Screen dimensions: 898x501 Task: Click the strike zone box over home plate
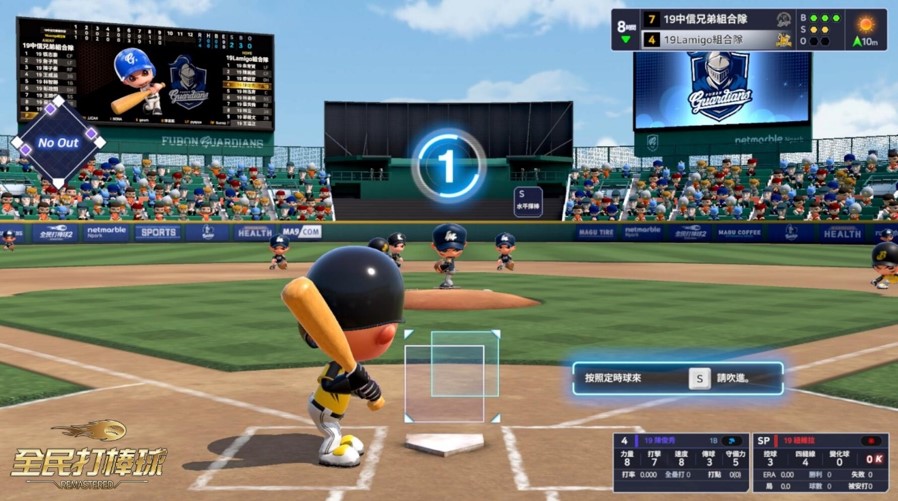coord(452,377)
